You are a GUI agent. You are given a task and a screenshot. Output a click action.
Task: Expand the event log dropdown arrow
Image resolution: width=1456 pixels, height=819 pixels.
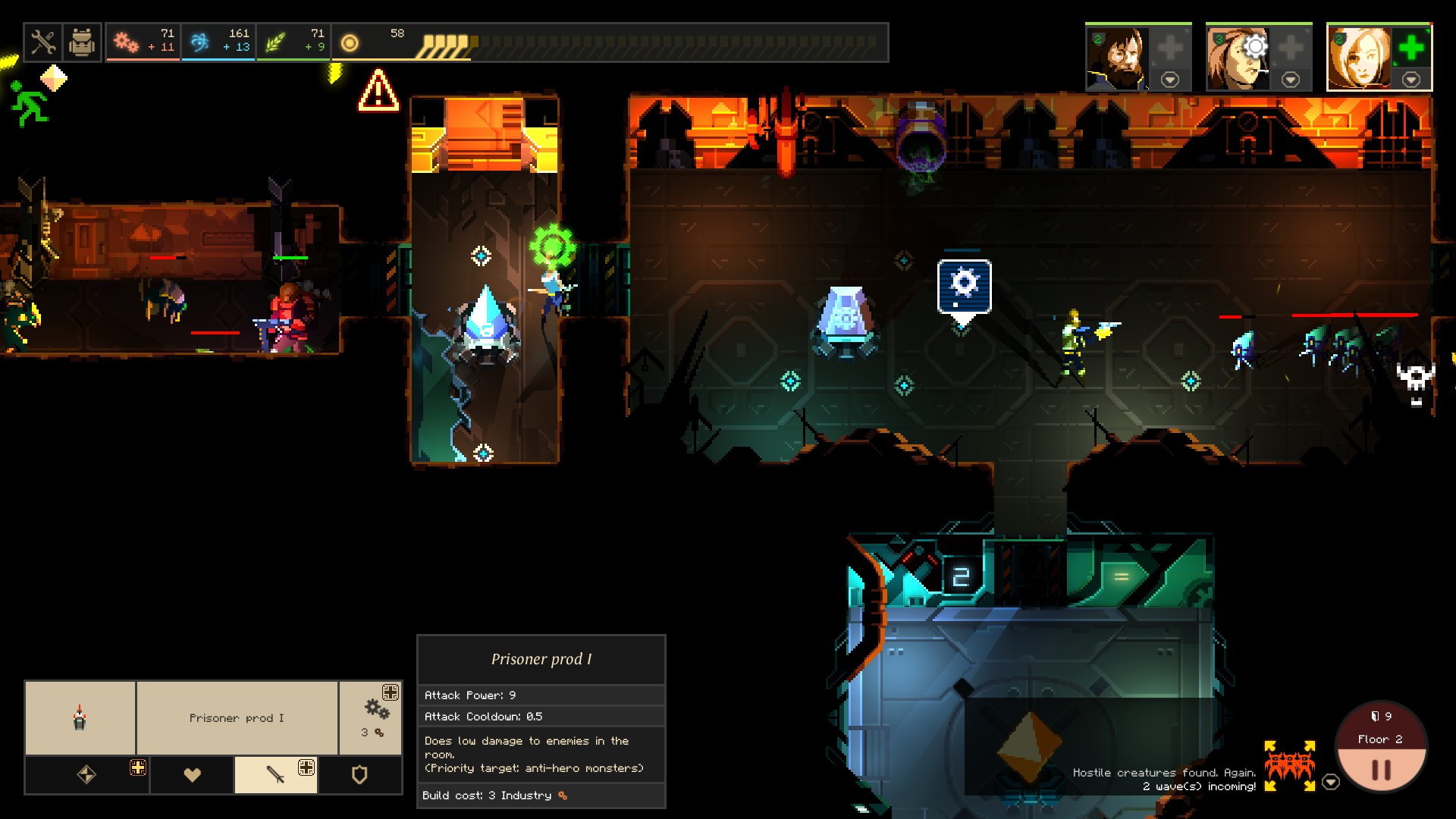[1331, 782]
